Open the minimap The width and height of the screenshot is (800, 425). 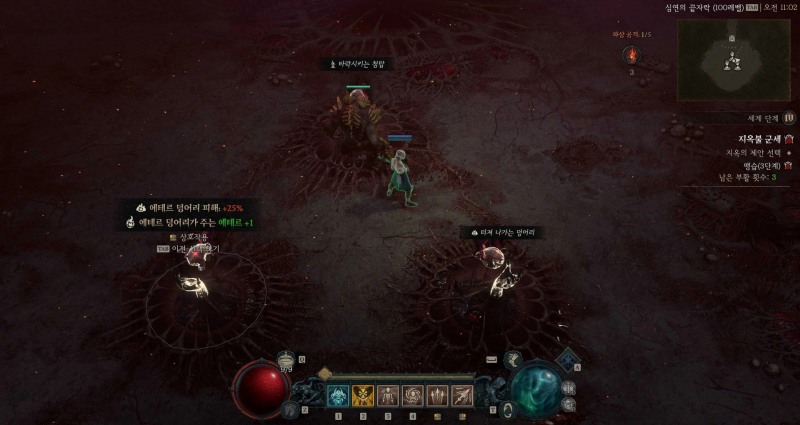(x=733, y=58)
